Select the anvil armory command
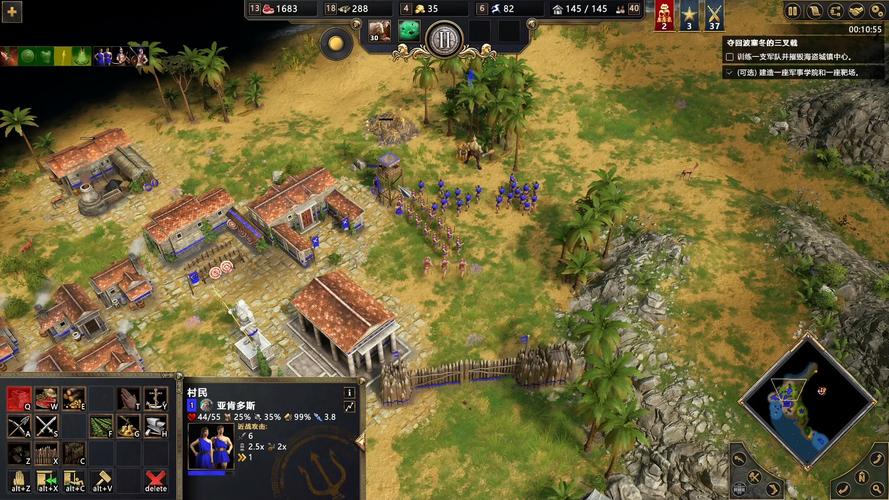This screenshot has width=889, height=500. (x=155, y=427)
